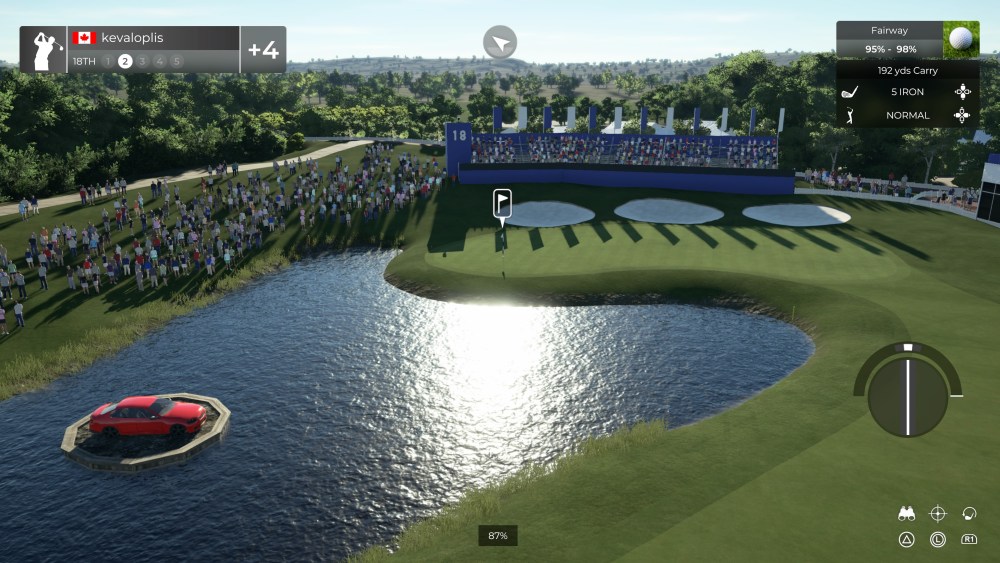The height and width of the screenshot is (563, 1000).
Task: Click the golf ball lie thumbnail
Action: coord(961,40)
